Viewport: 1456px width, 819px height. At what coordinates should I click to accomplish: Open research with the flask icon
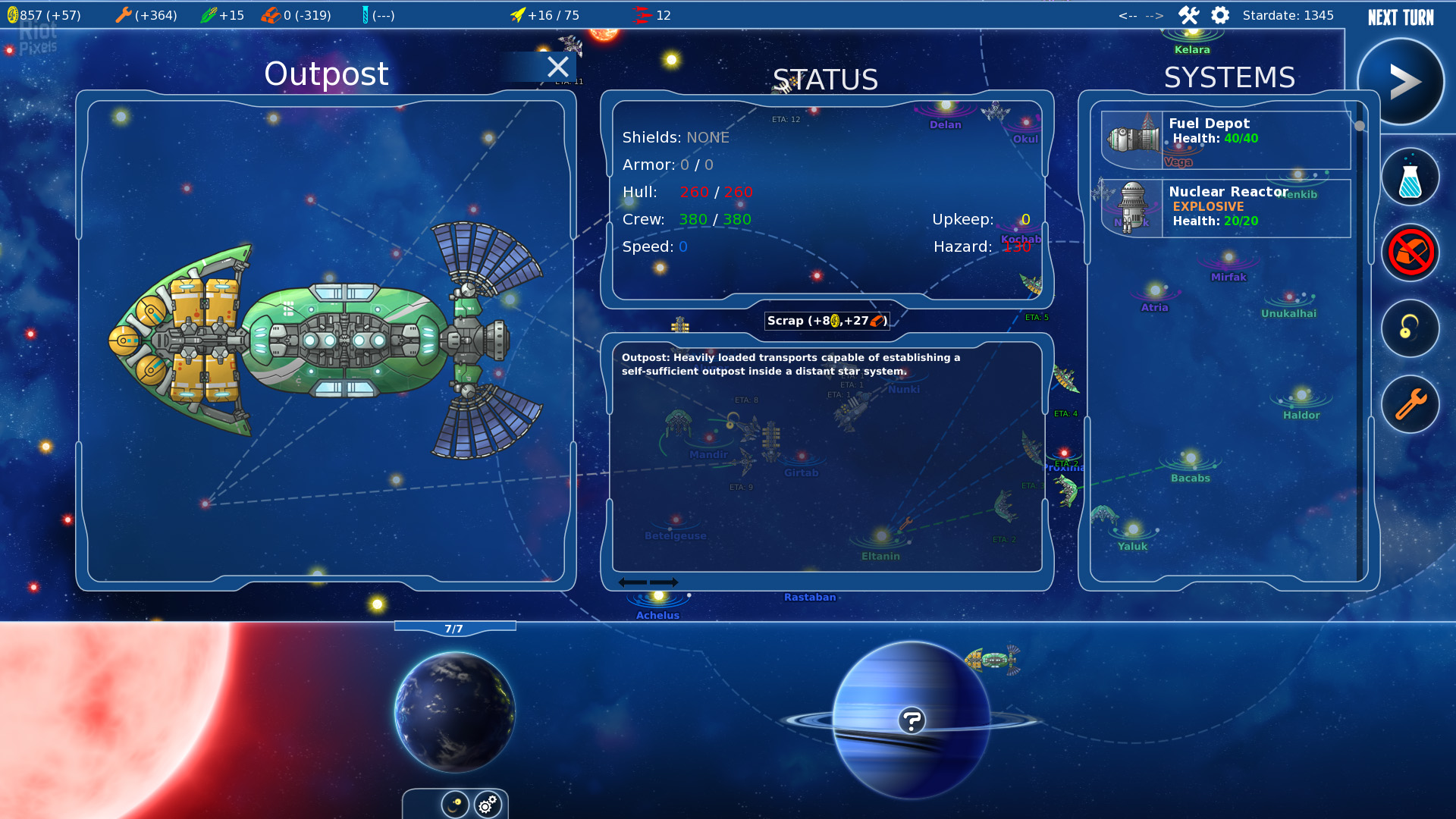(x=1410, y=177)
